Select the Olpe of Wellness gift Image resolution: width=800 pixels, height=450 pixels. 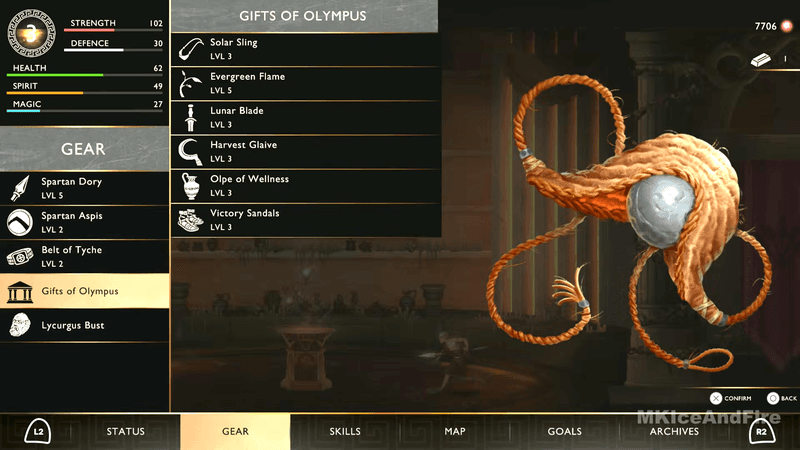point(305,185)
